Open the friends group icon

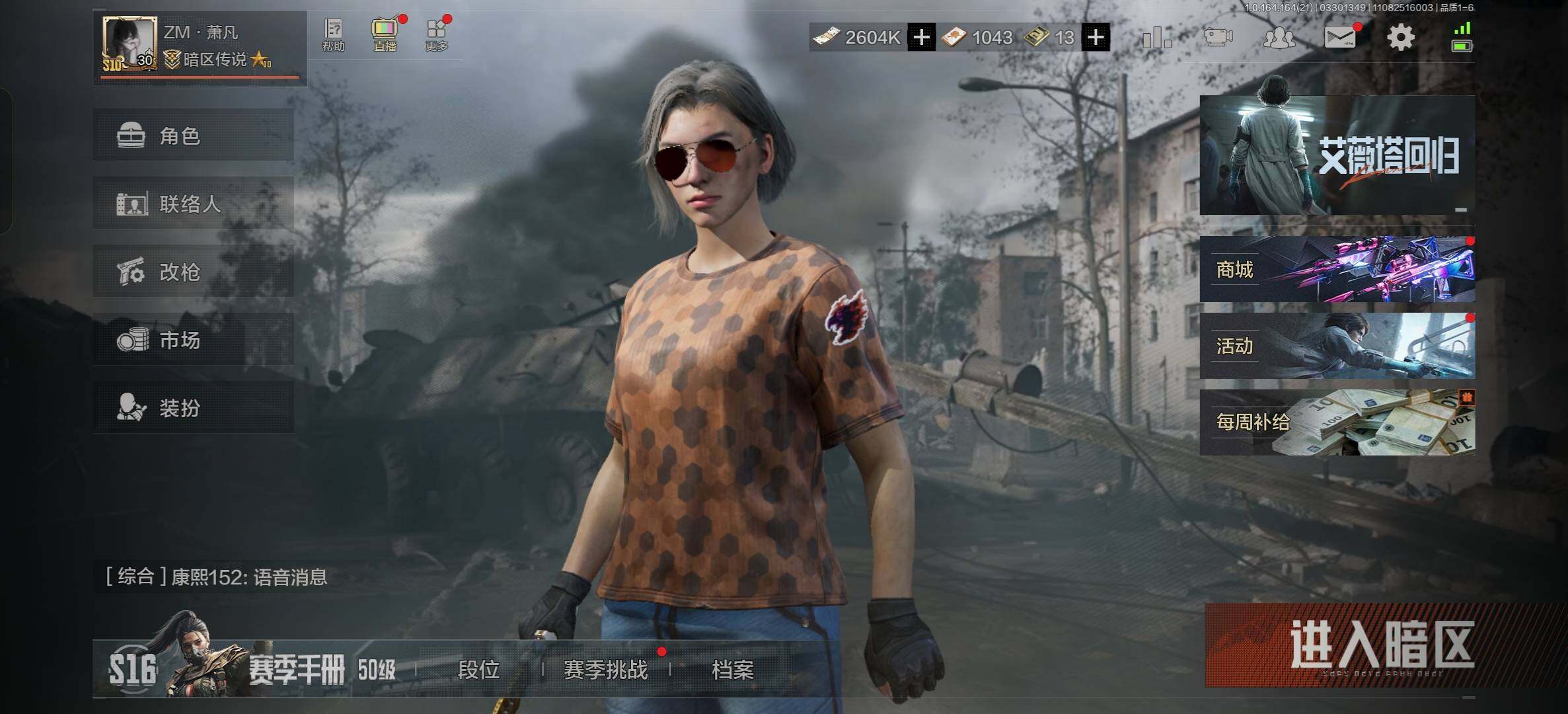coord(1279,37)
